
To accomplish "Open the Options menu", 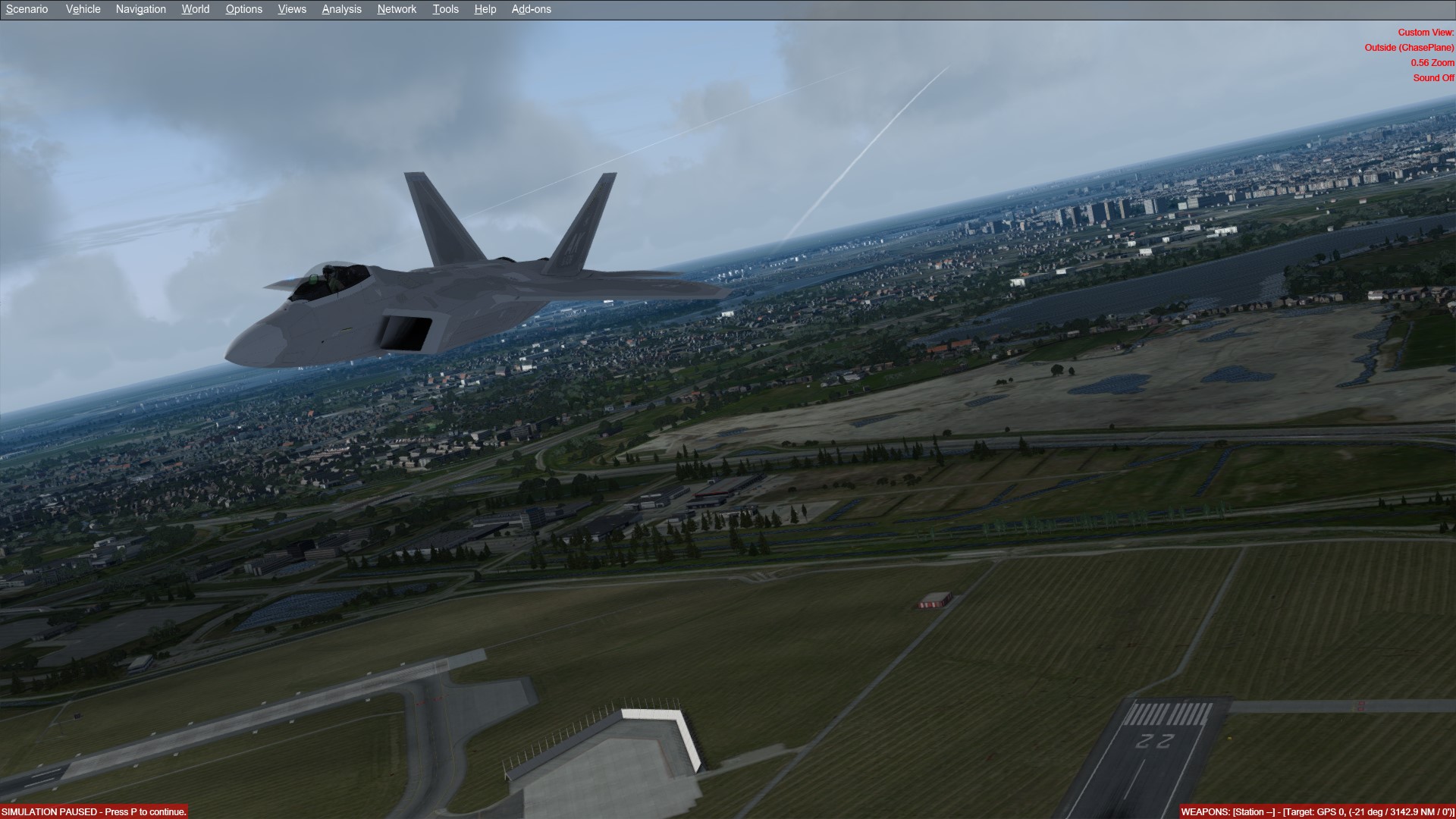I will tap(243, 9).
